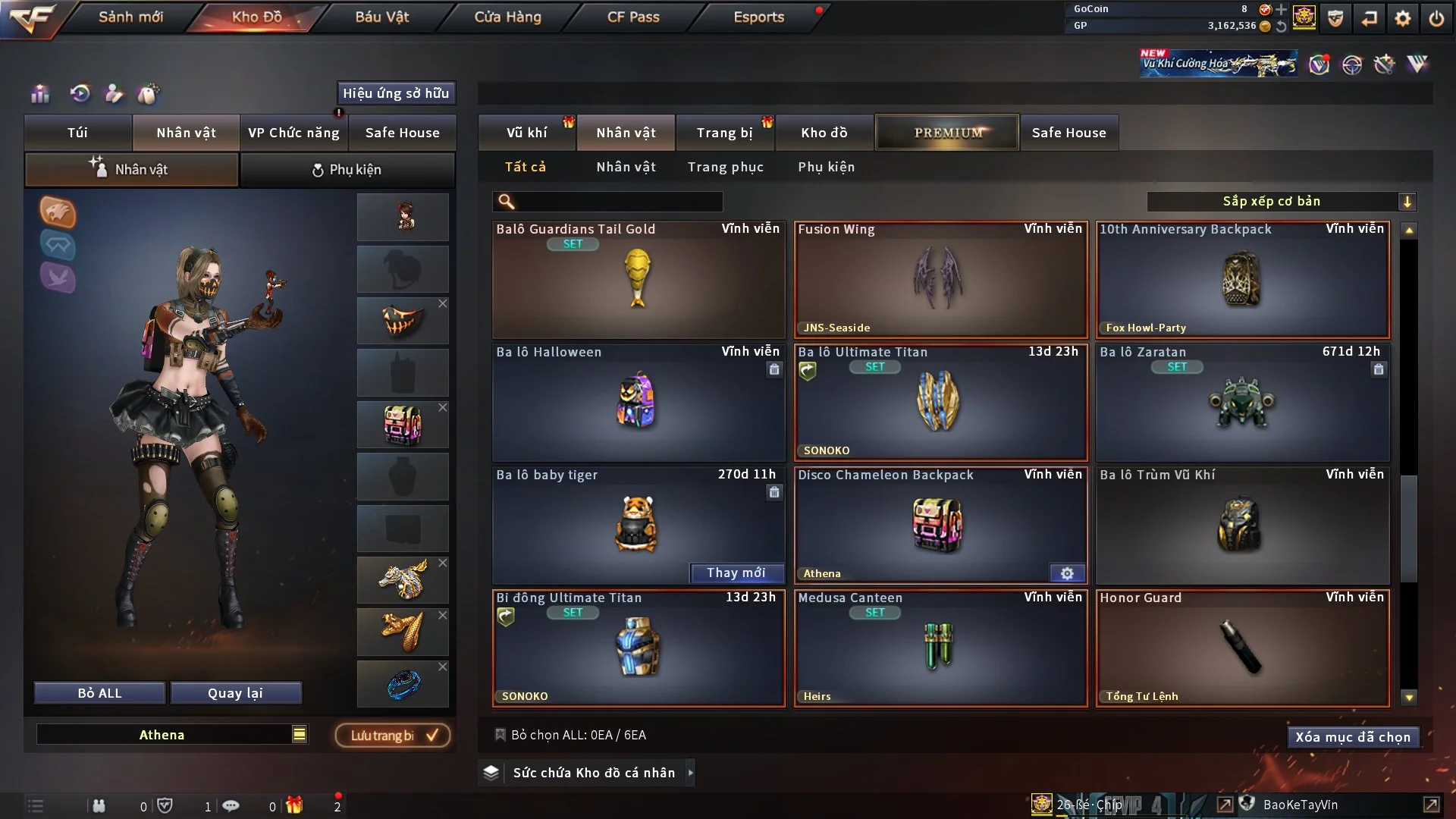This screenshot has width=1456, height=819.
Task: Select the Honor Guard item
Action: click(x=1242, y=648)
